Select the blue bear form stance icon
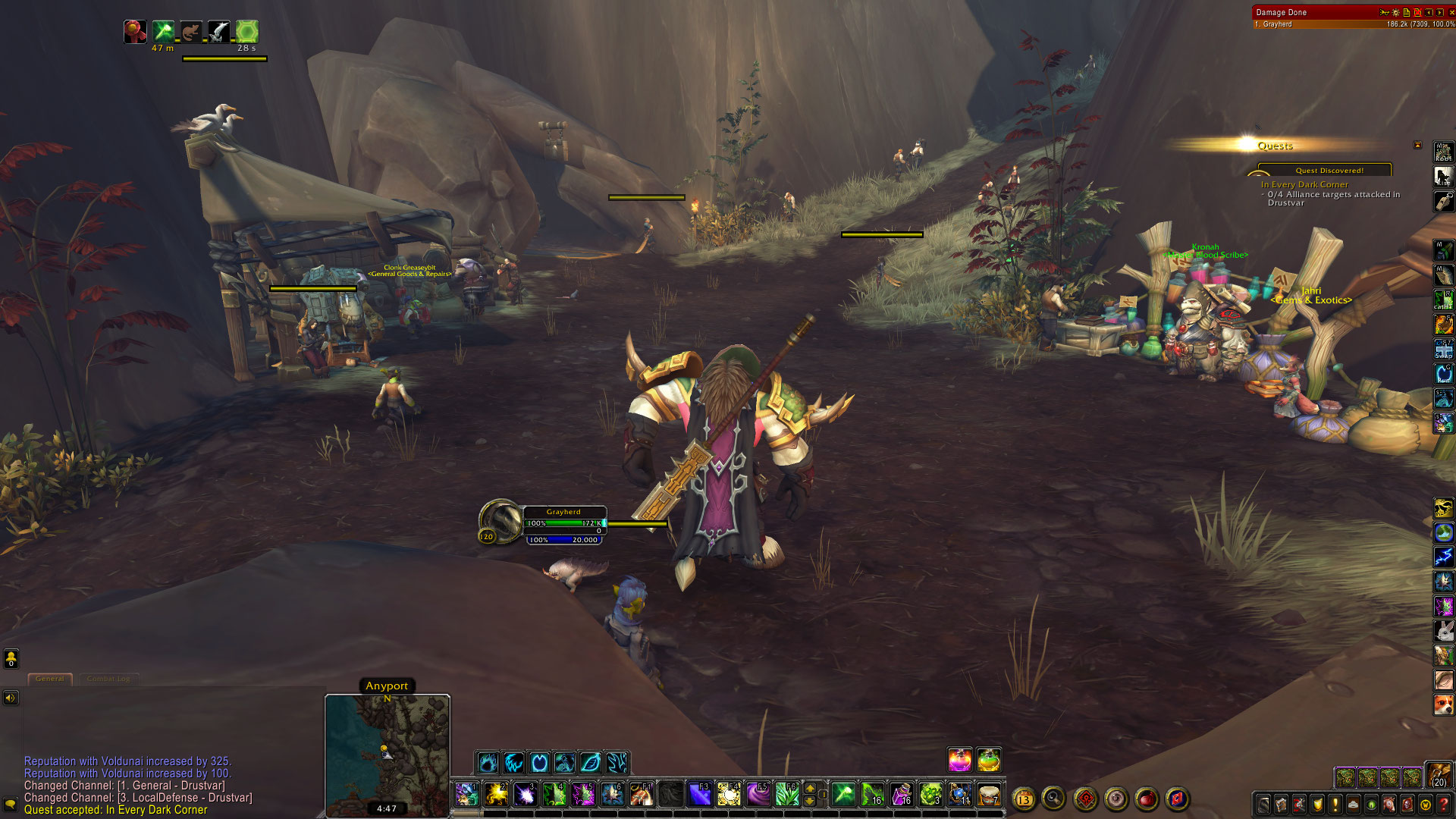 [x=488, y=762]
